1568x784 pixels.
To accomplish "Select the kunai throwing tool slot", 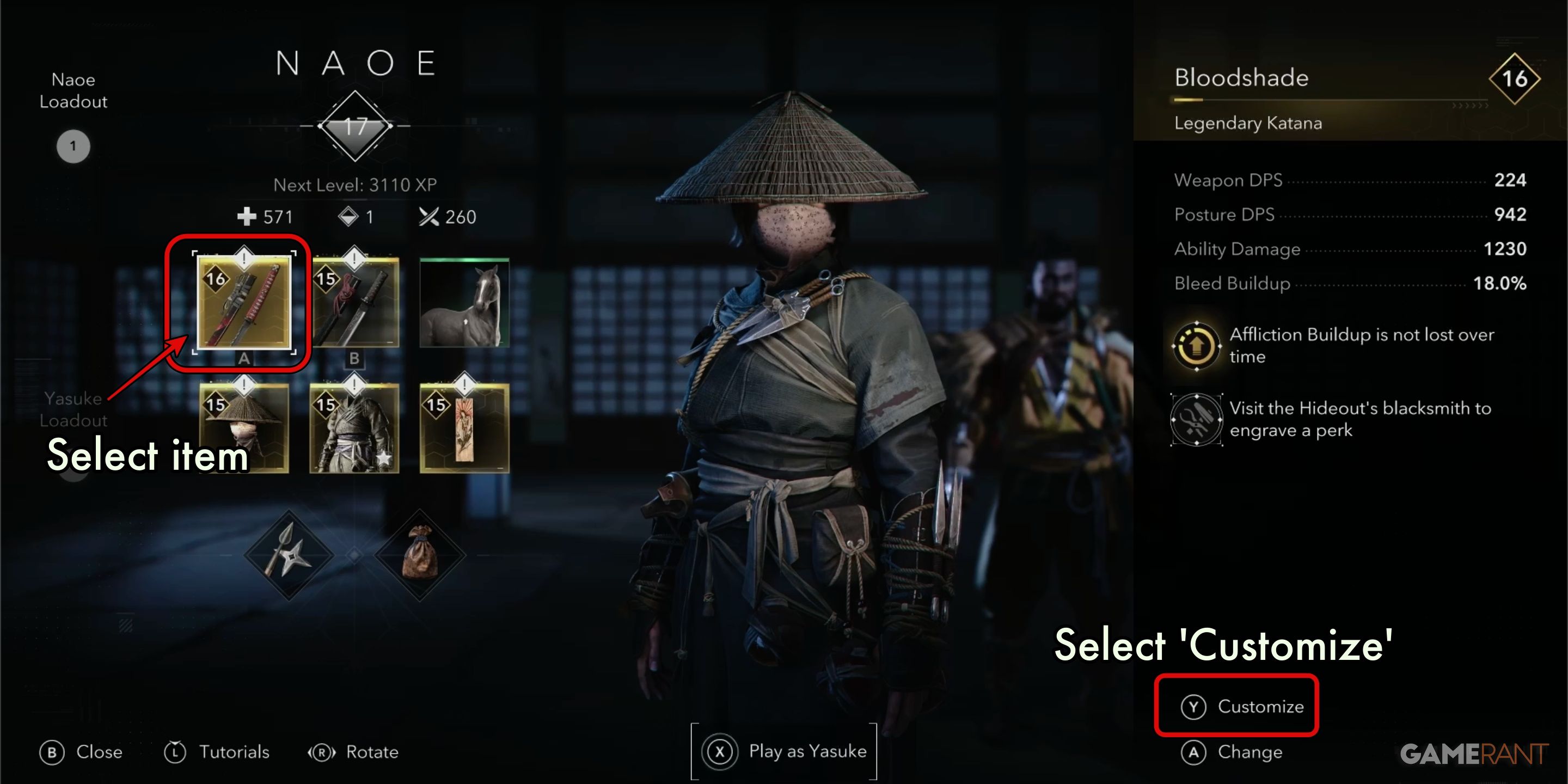I will point(289,557).
